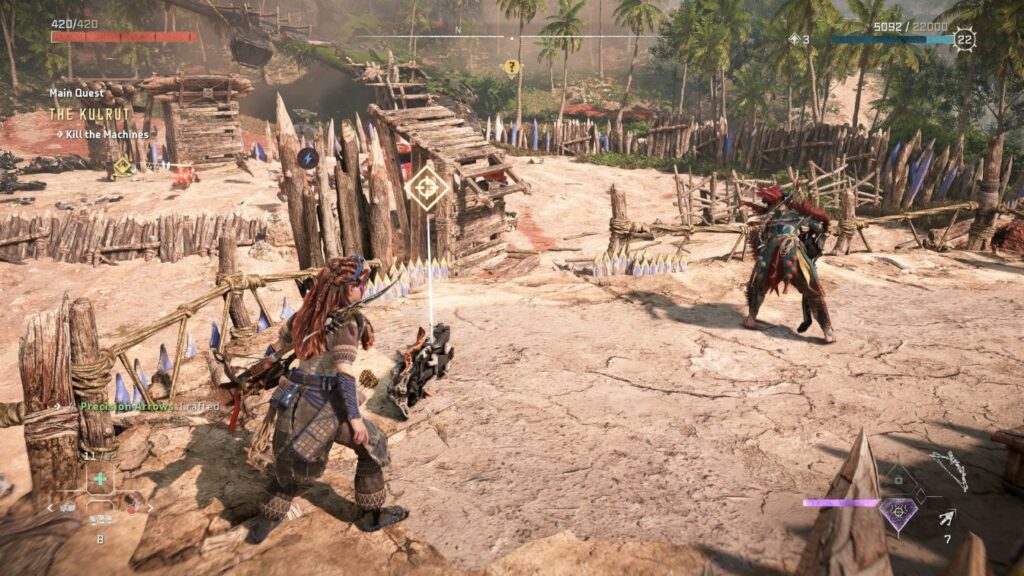Viewport: 1024px width, 576px height.
Task: Click the padlock diamond above valor surge
Action: [x=899, y=480]
